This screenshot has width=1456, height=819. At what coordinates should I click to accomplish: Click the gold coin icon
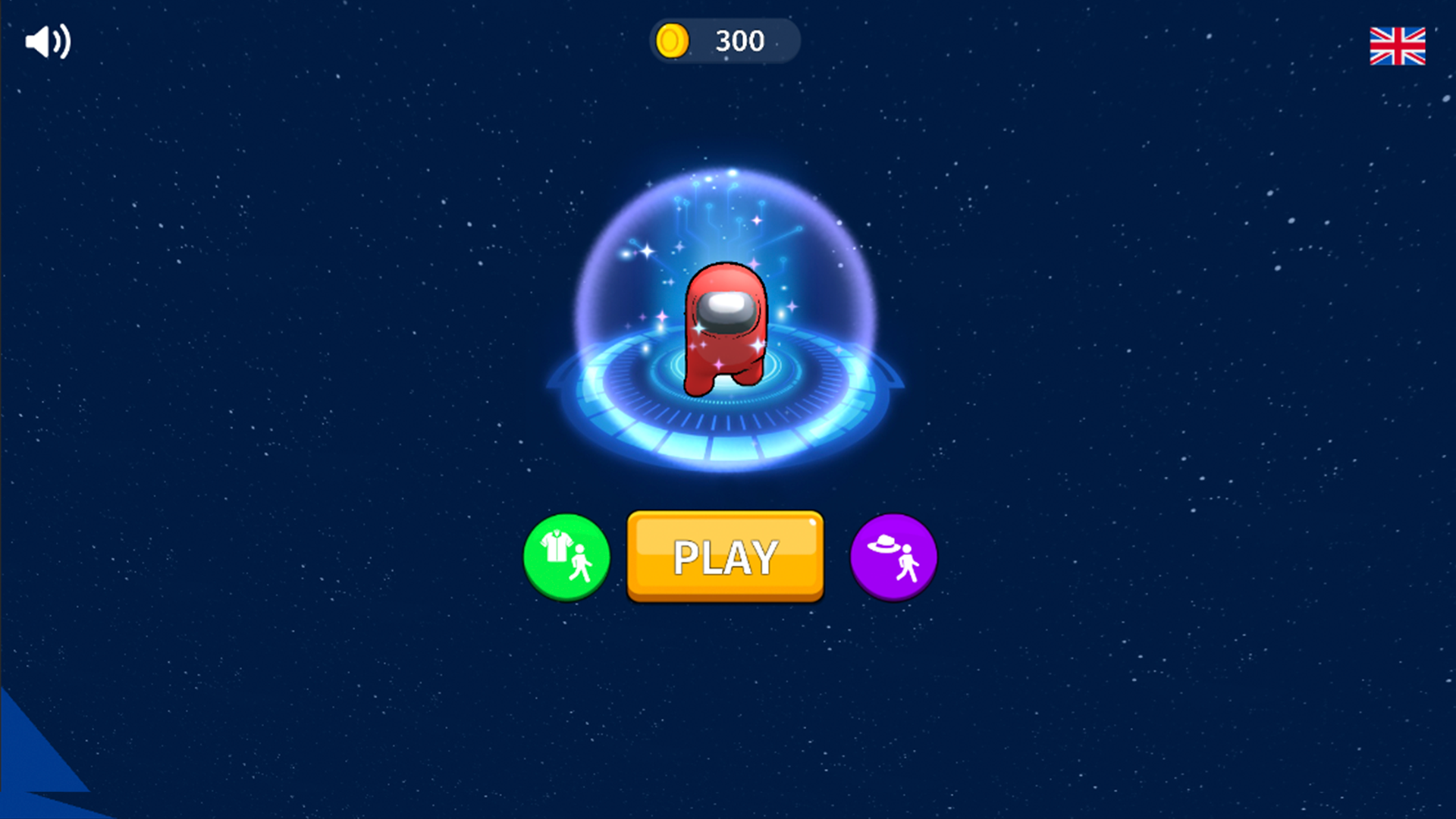coord(674,41)
